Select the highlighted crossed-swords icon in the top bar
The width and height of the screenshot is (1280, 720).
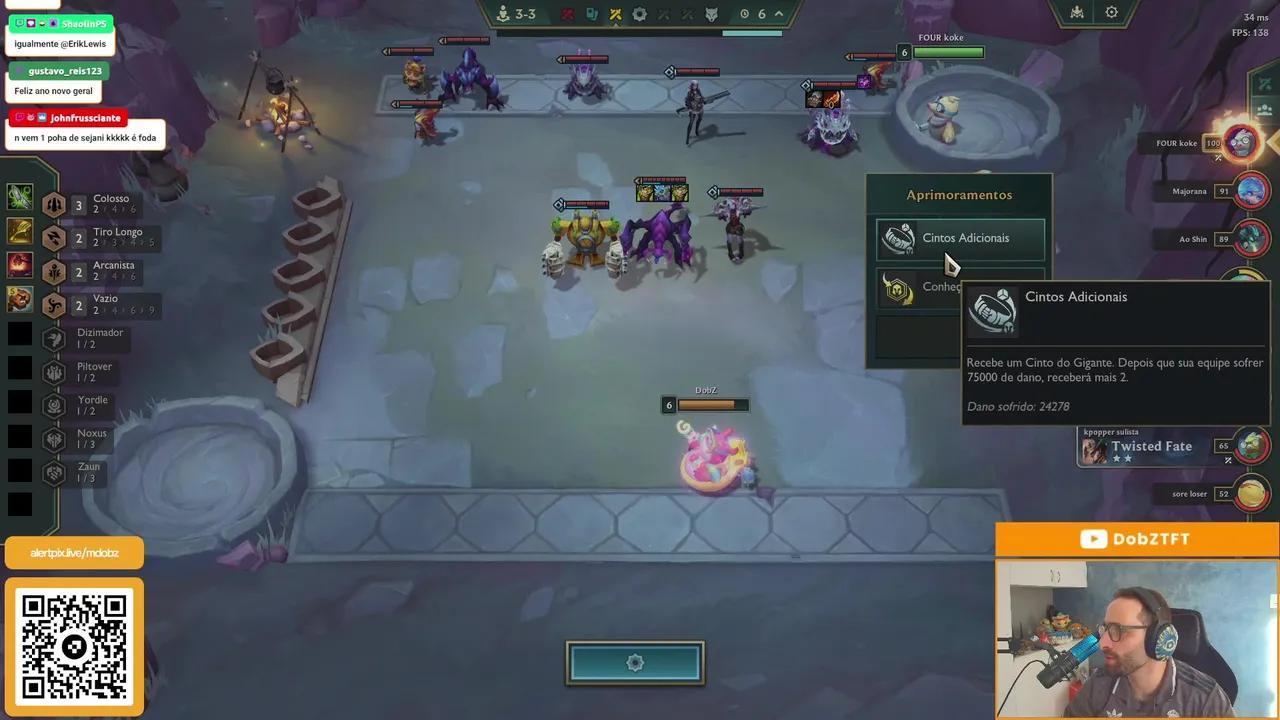point(616,14)
